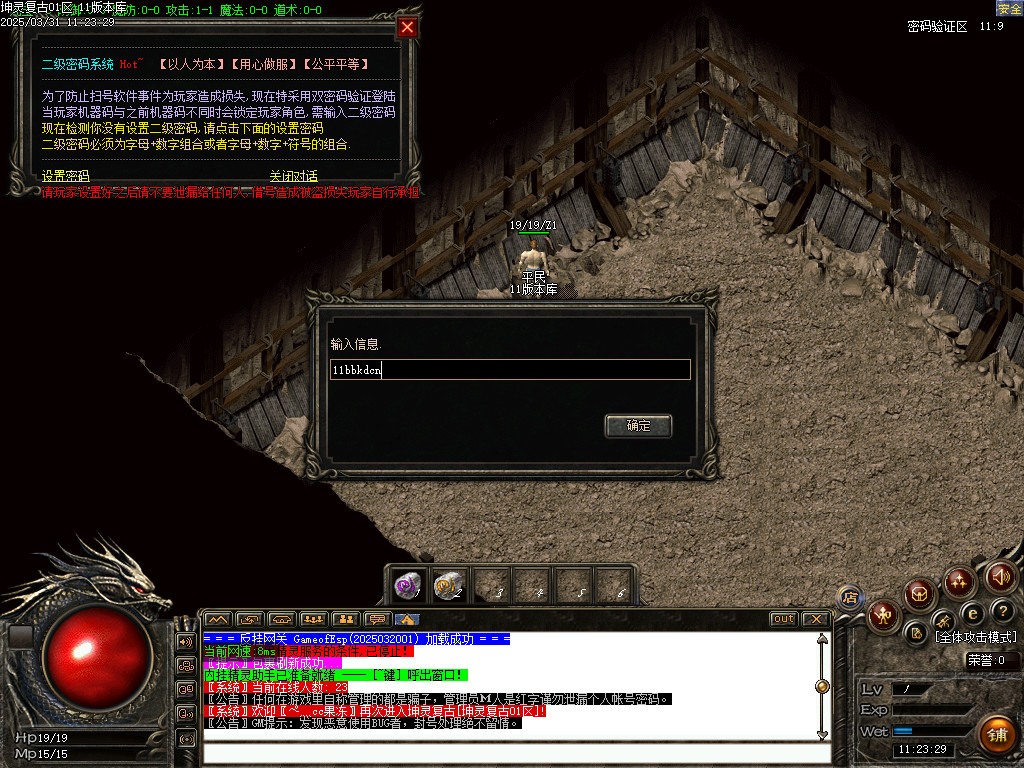This screenshot has height=768, width=1024.
Task: Open the orange 铺 stall button
Action: [996, 734]
